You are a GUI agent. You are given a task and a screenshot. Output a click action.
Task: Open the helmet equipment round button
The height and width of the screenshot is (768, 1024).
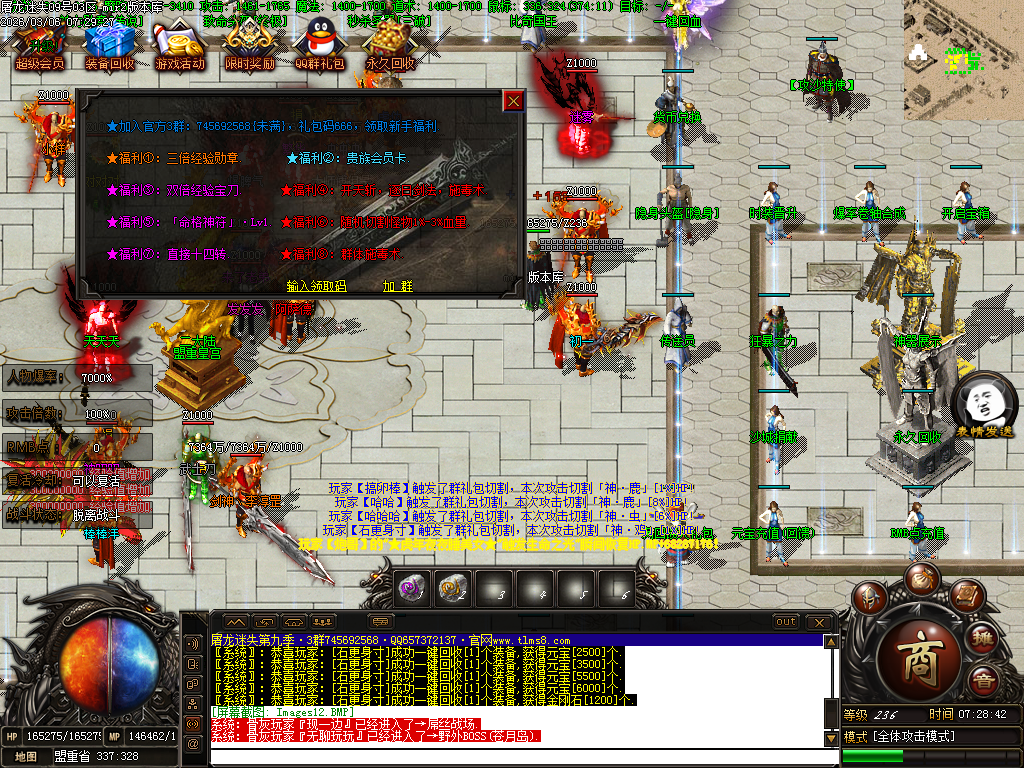871,598
